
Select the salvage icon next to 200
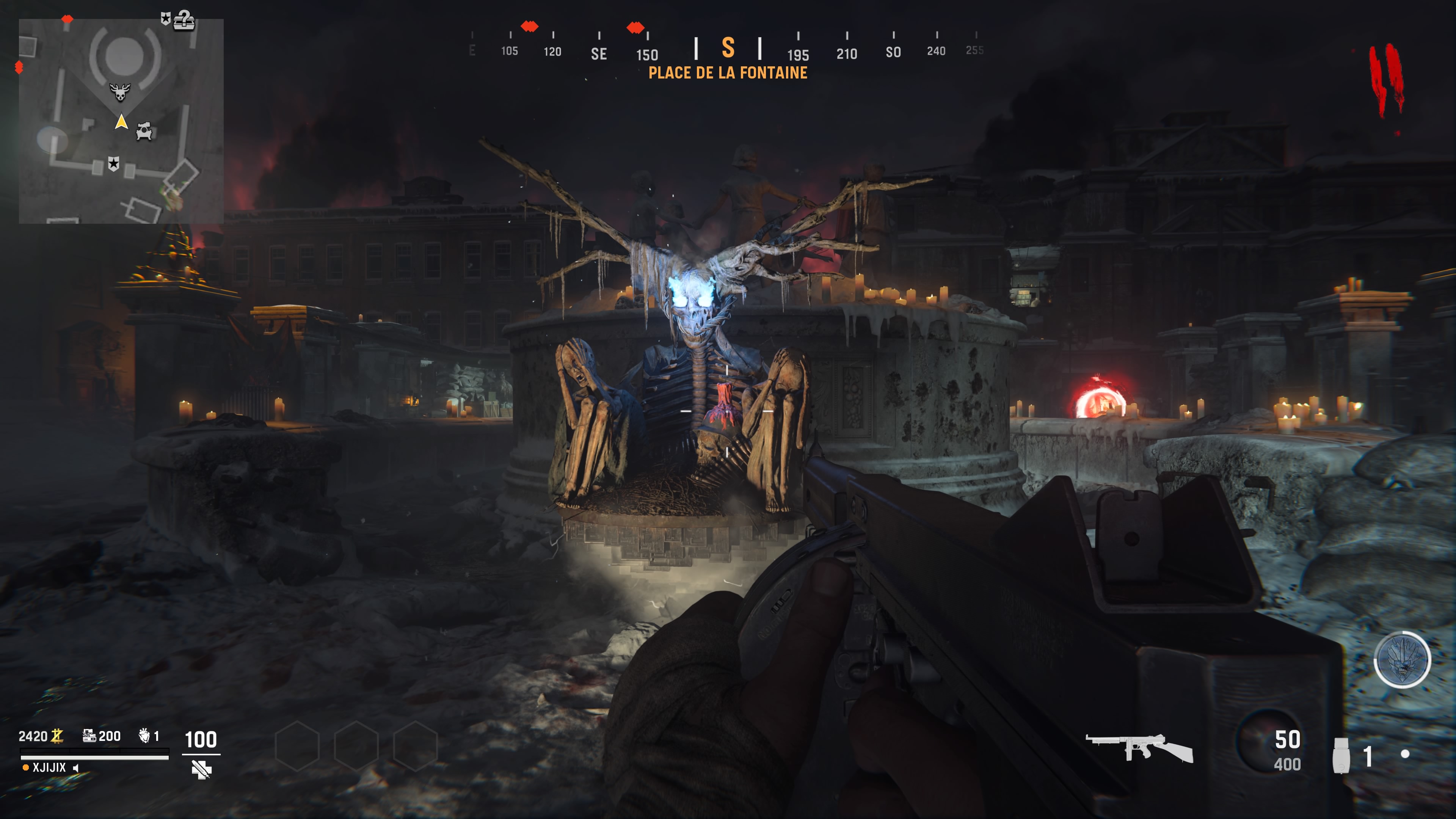89,735
